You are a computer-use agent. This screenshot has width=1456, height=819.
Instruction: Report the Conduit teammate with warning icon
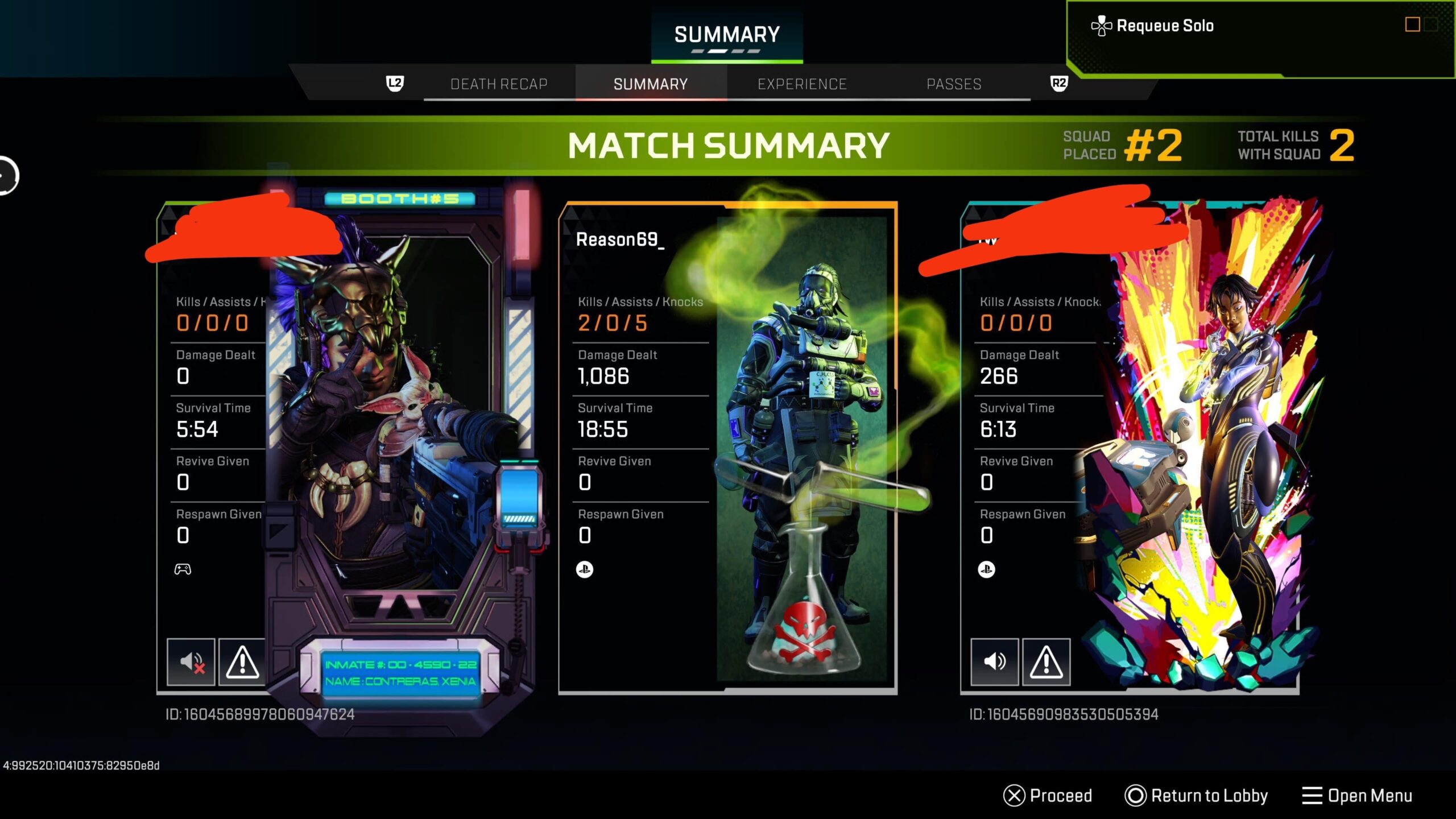(x=1046, y=661)
